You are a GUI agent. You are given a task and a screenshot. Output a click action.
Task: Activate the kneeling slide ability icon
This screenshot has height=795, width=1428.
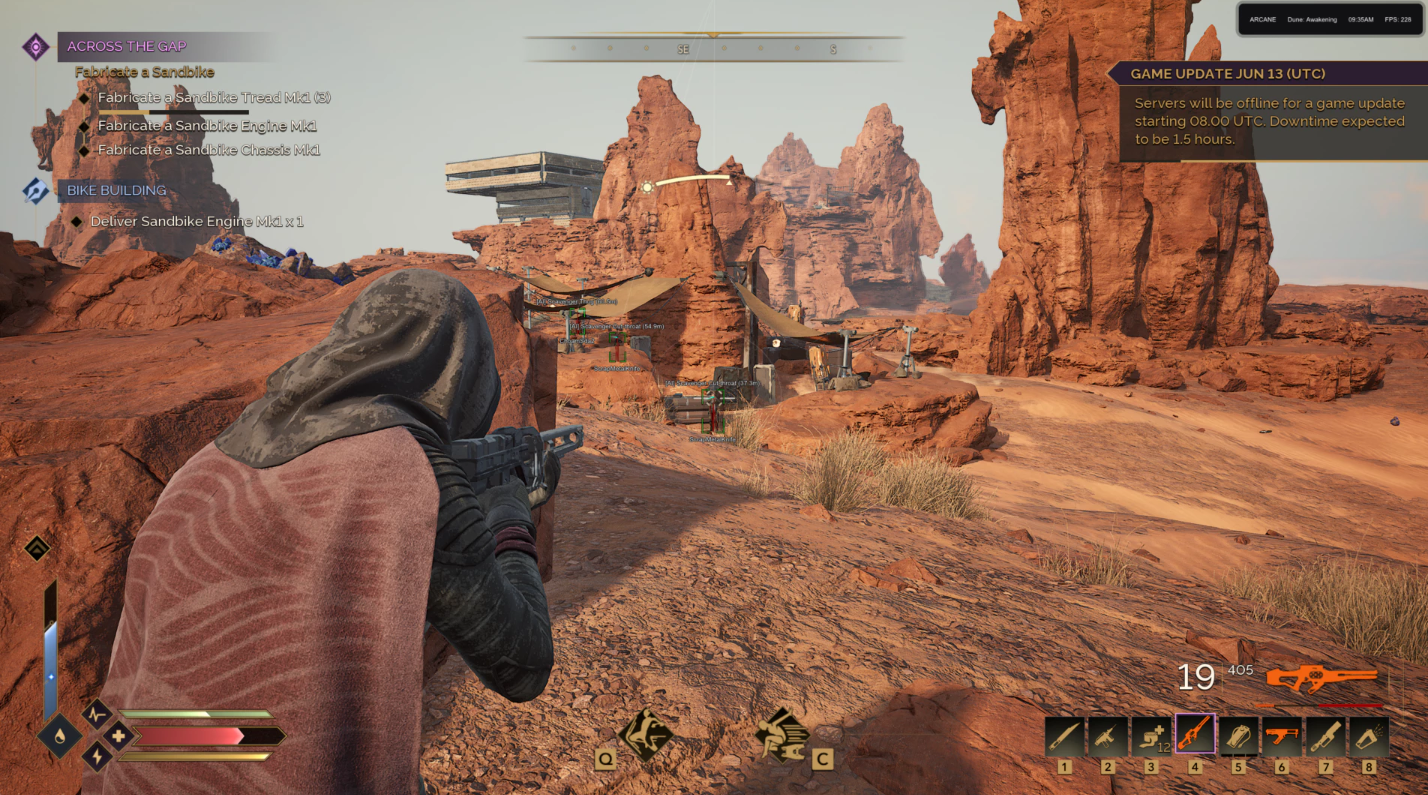[645, 735]
